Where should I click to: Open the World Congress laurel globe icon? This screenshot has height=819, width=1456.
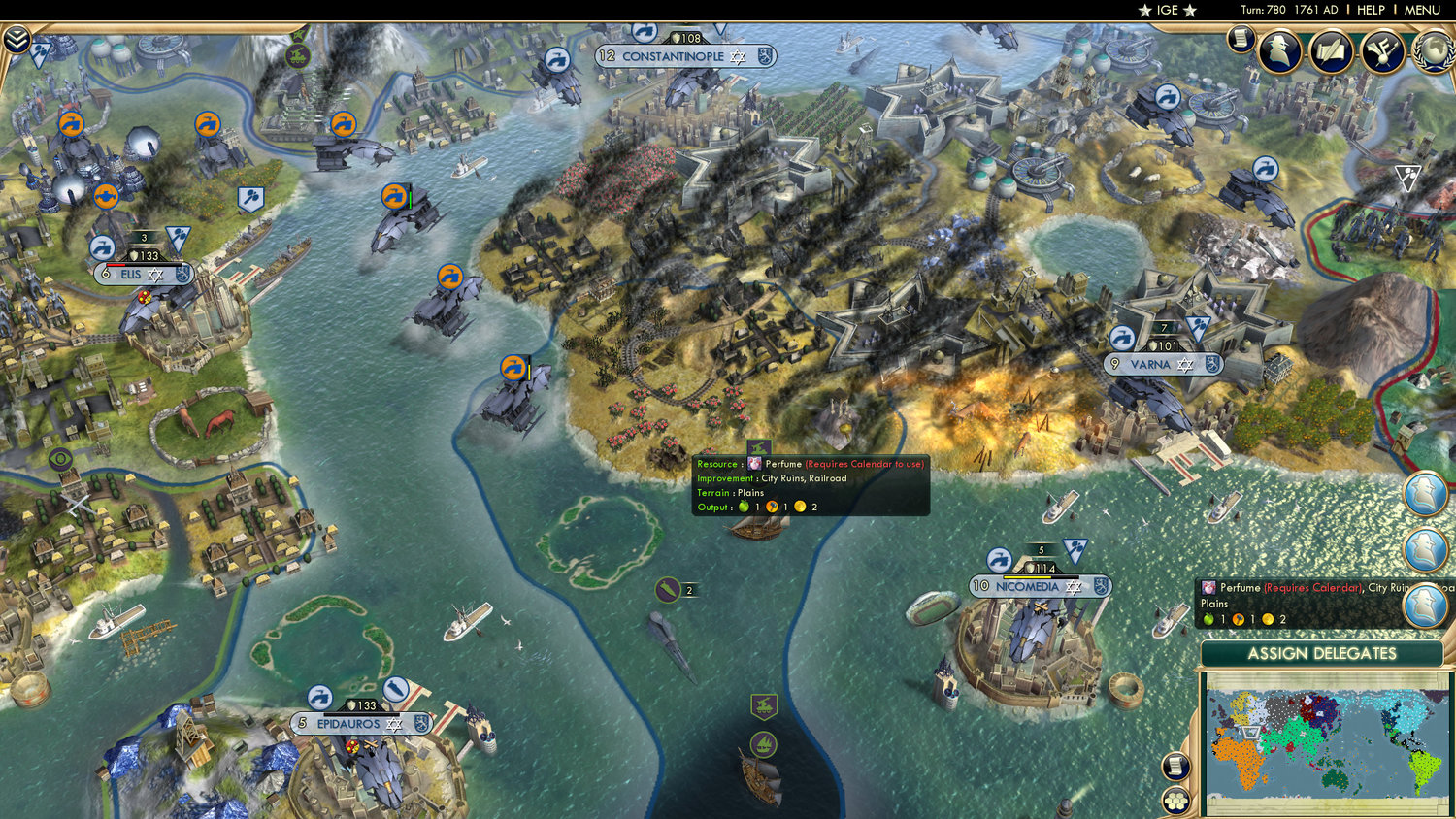(1434, 51)
